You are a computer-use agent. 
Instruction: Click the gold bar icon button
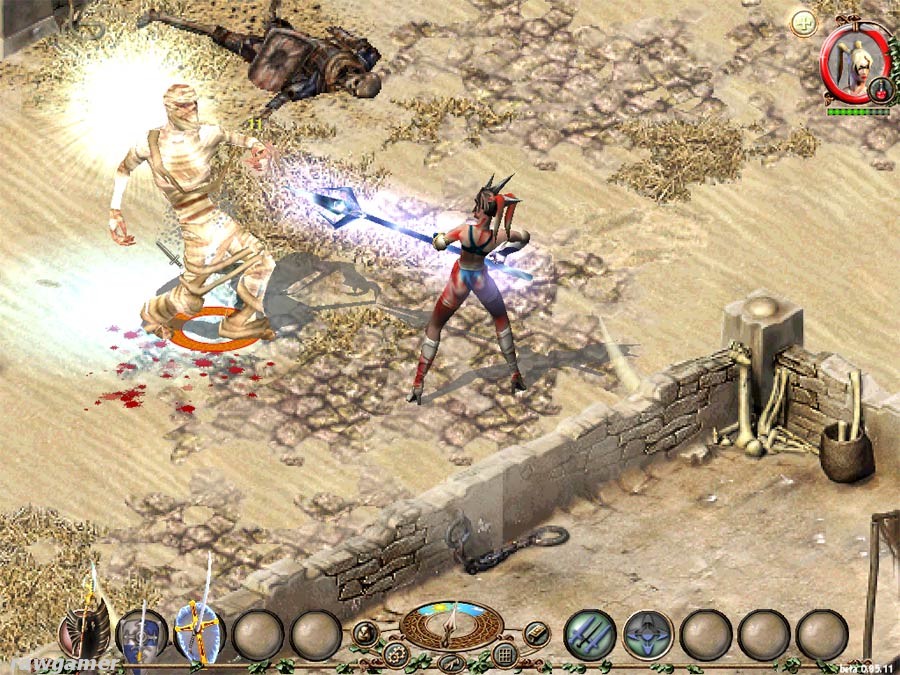[x=536, y=632]
